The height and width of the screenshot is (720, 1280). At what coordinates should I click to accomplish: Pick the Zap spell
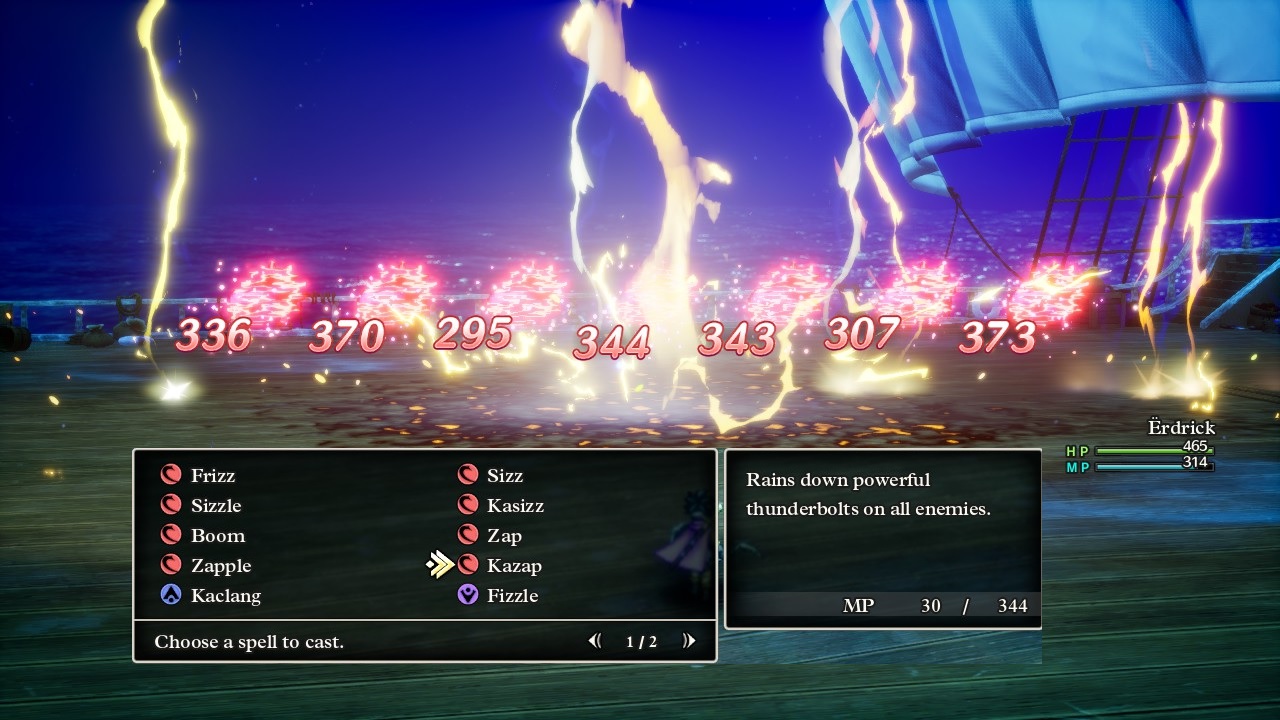pos(504,536)
